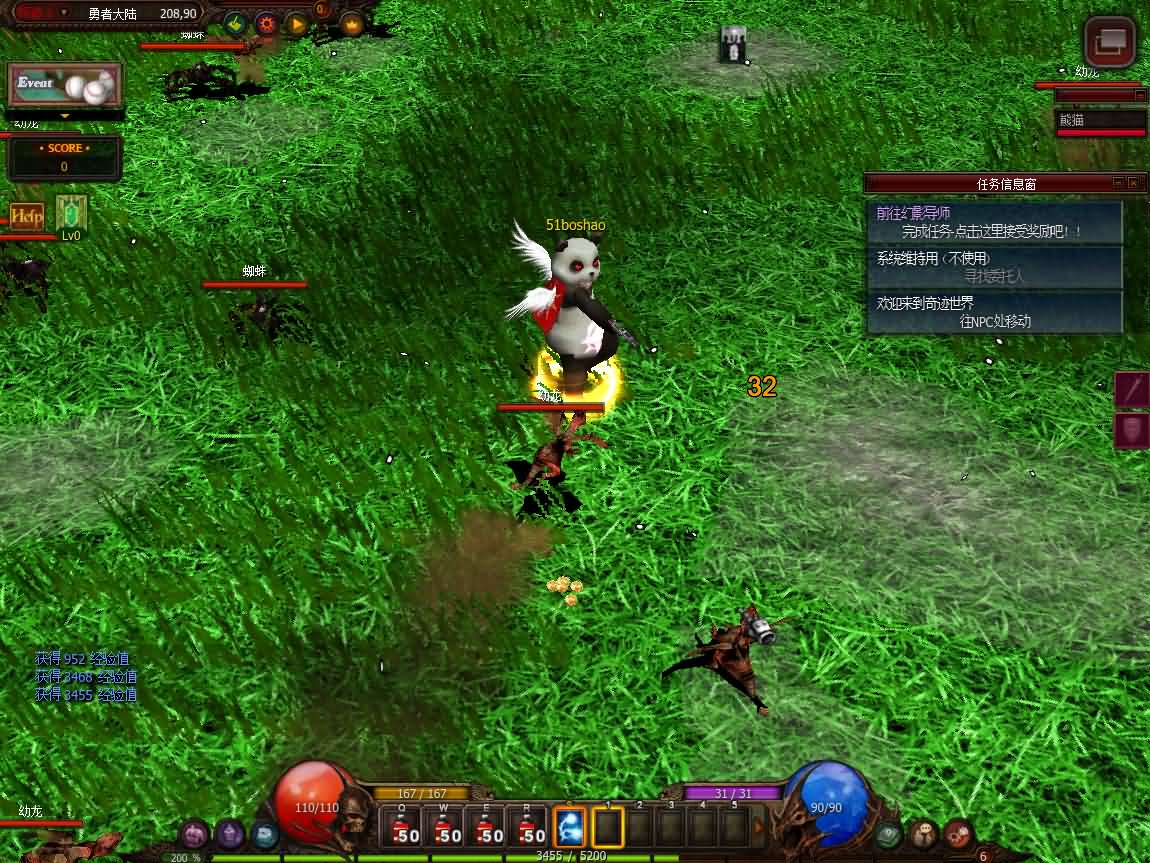
Task: Click the shield icon on right edge
Action: click(x=1133, y=430)
